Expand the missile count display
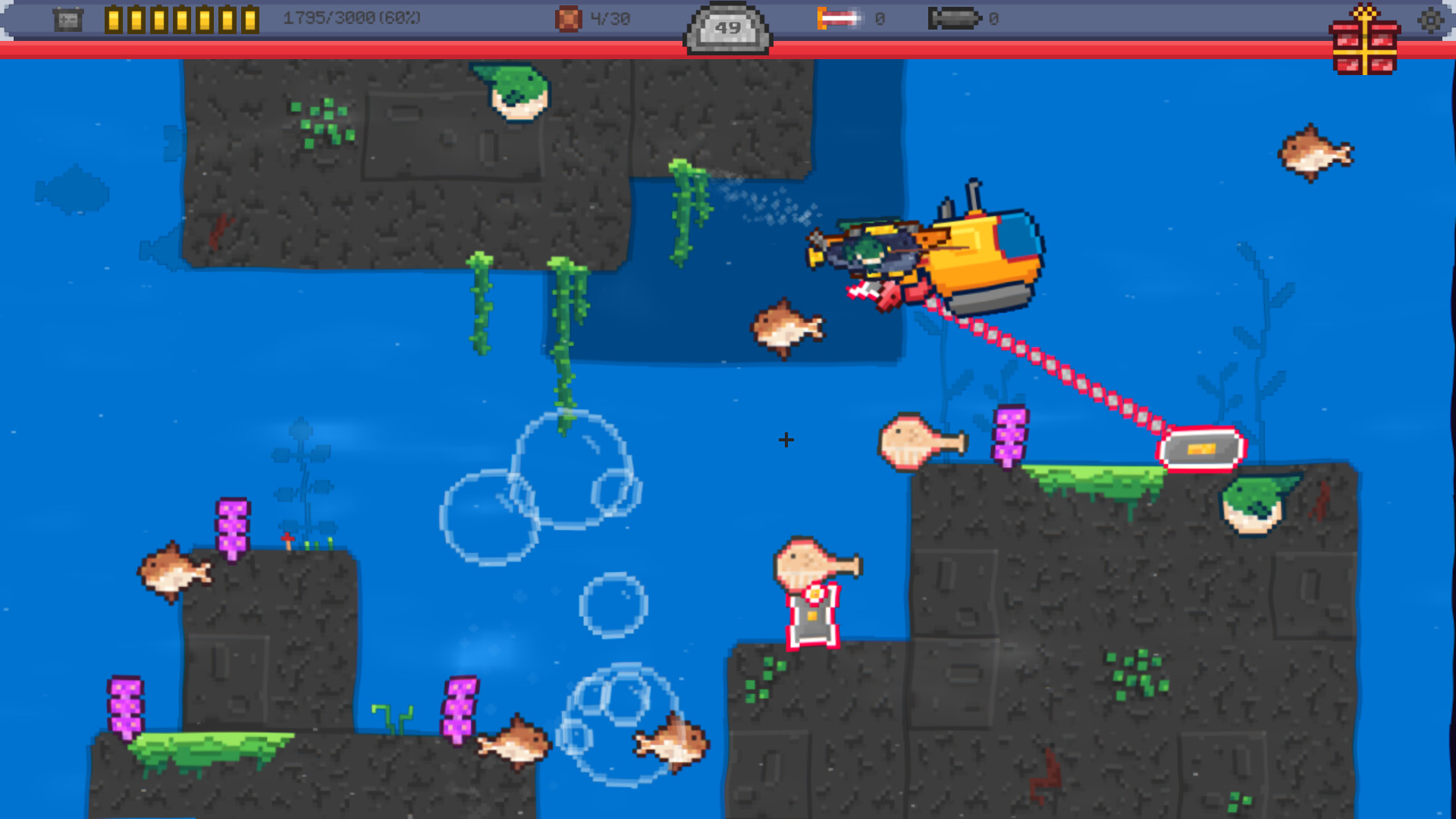This screenshot has width=1456, height=819. pos(880,19)
